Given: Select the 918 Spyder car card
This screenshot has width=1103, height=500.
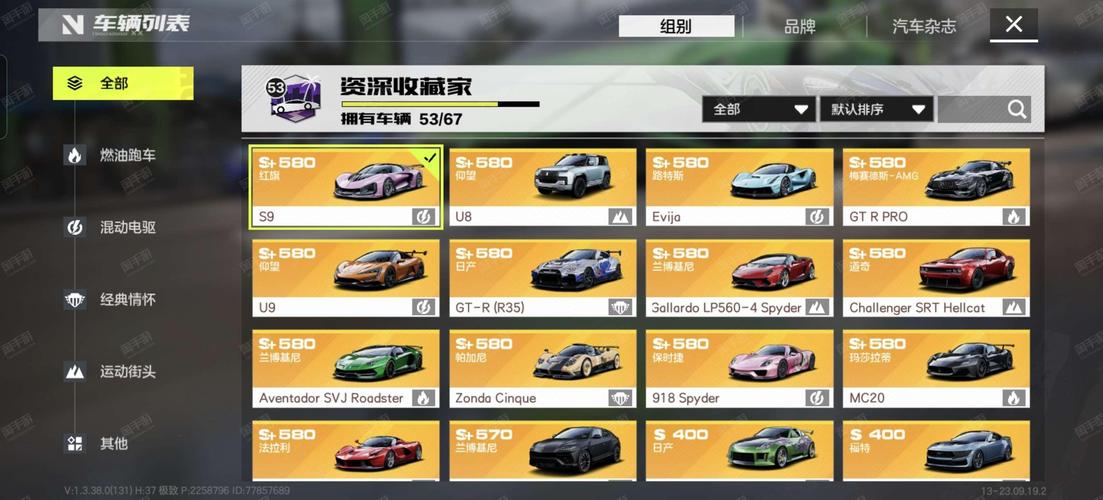Looking at the screenshot, I should coord(739,369).
